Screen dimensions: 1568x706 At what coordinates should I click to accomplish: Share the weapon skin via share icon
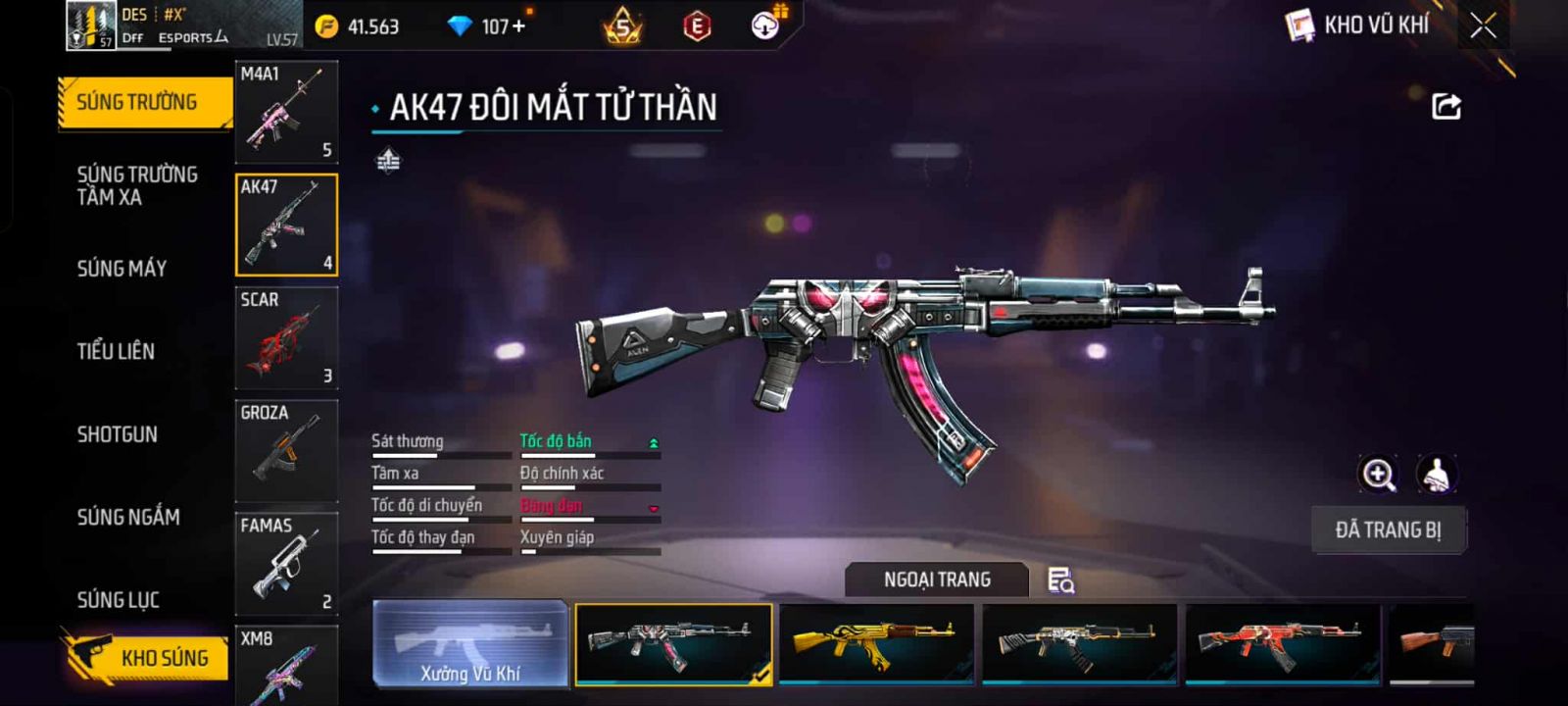tap(1446, 106)
